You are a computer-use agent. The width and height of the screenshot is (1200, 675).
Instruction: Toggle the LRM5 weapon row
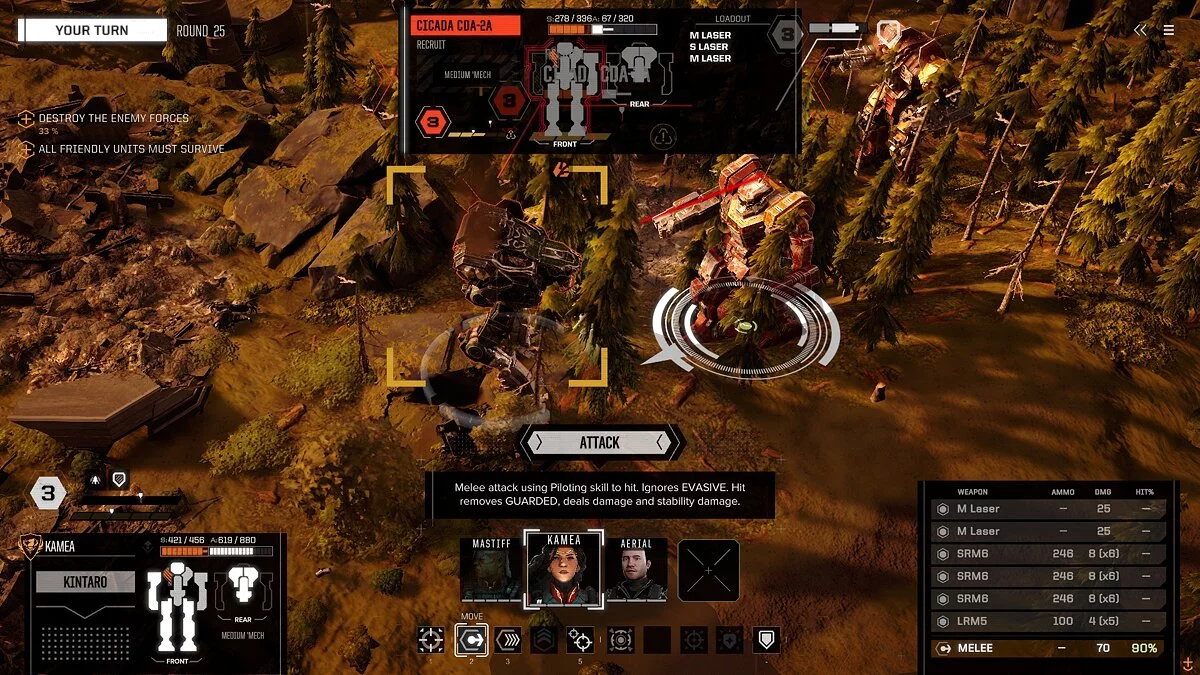[1048, 621]
